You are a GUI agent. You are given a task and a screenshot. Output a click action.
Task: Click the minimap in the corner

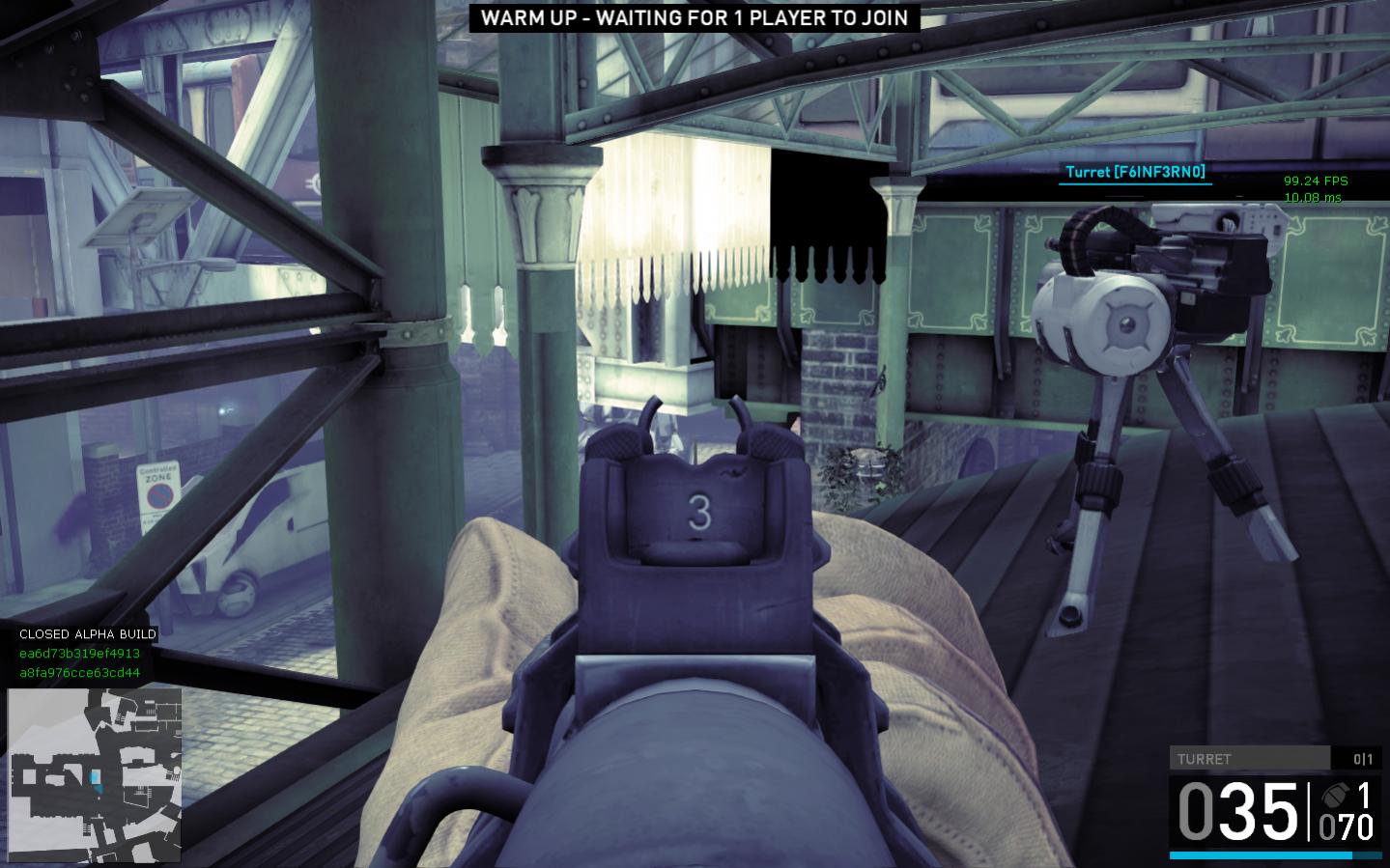(95, 775)
